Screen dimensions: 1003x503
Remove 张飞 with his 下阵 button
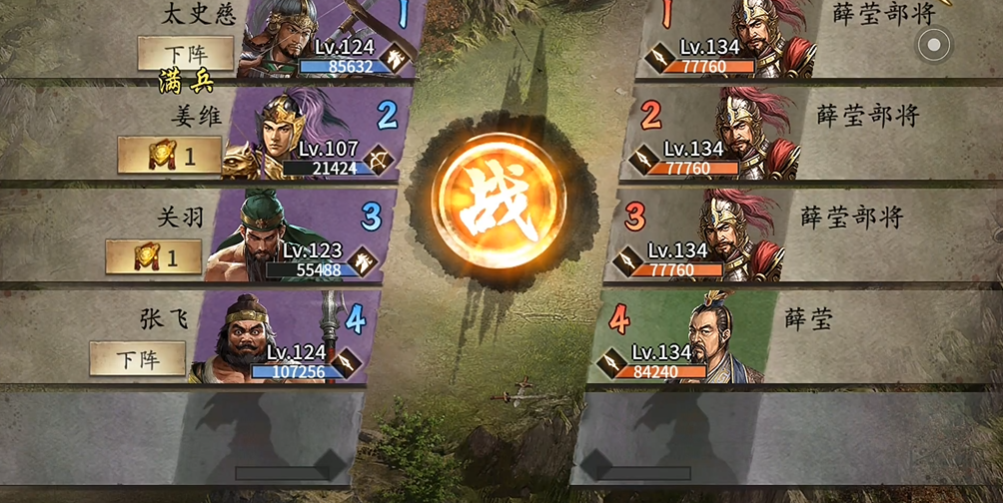click(x=137, y=358)
